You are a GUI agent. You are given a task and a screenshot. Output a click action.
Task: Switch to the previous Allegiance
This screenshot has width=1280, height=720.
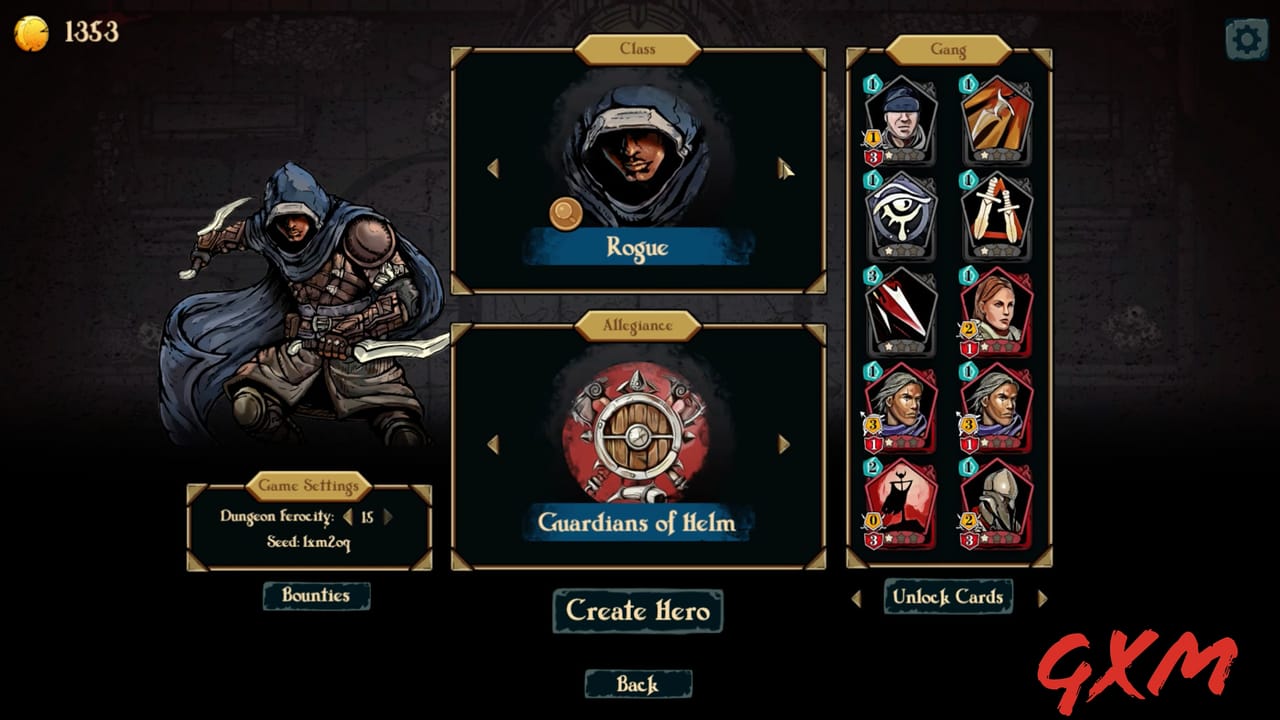493,445
